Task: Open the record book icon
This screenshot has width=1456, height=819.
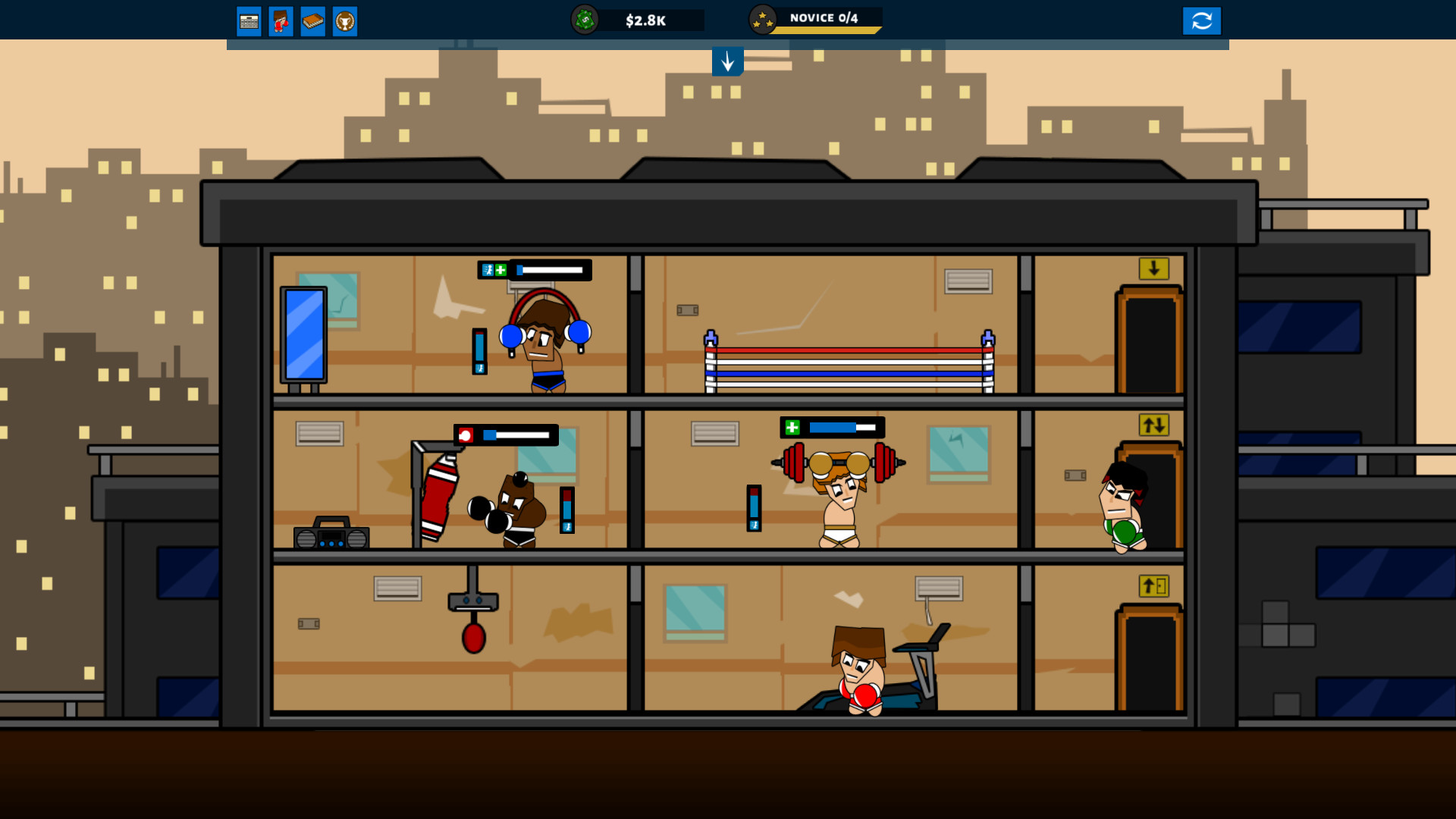Action: pyautogui.click(x=313, y=20)
